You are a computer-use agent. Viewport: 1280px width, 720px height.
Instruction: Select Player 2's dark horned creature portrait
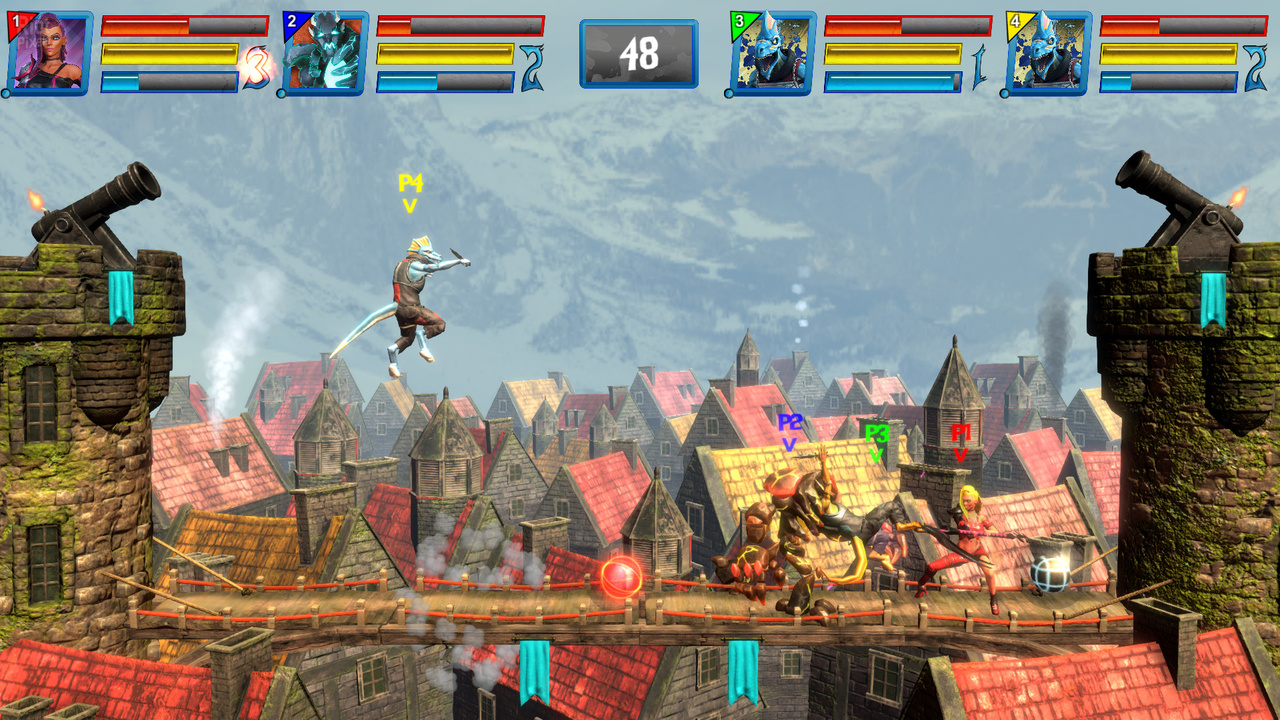click(325, 53)
